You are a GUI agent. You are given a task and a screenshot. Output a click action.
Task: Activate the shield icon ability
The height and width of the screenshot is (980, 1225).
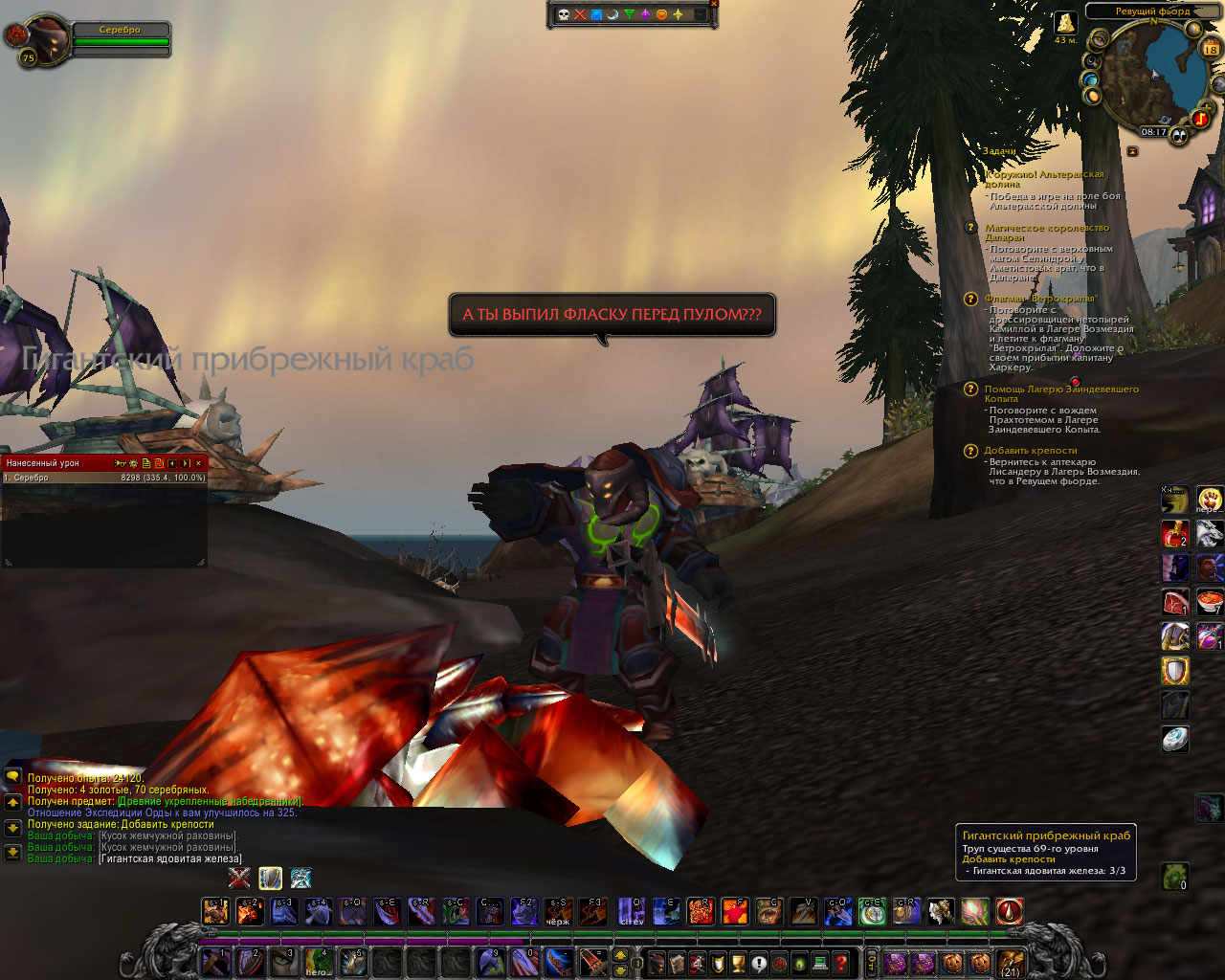(x=1174, y=670)
